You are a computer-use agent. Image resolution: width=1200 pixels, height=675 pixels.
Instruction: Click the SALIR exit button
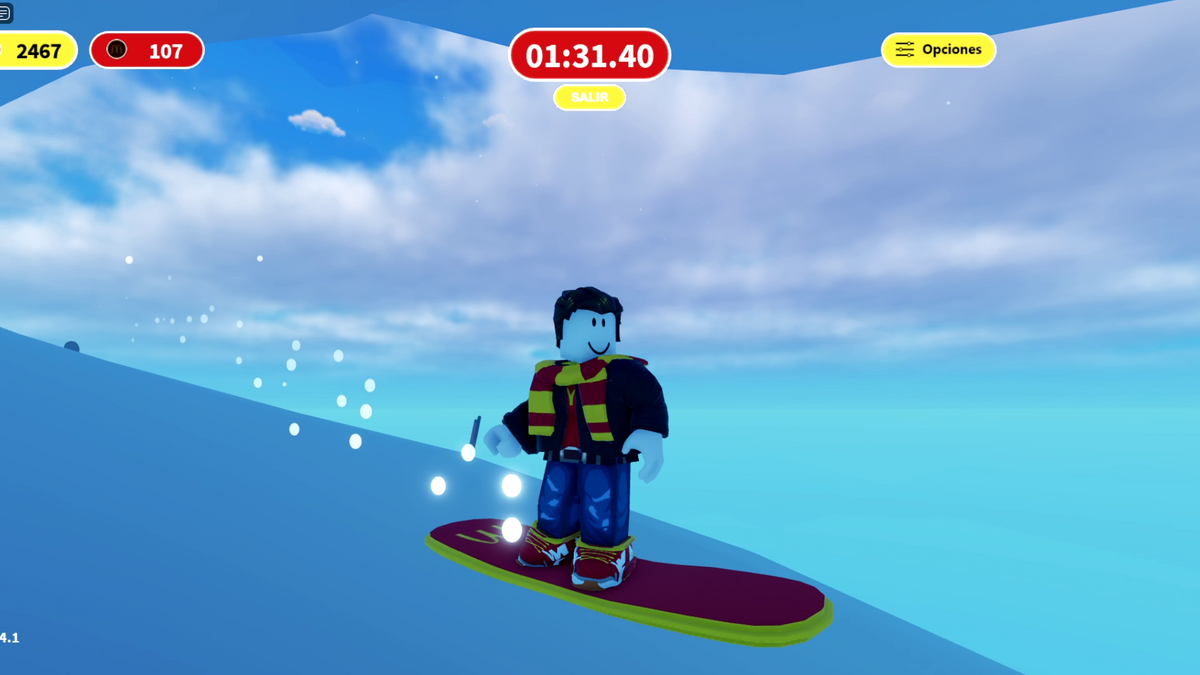(x=589, y=97)
